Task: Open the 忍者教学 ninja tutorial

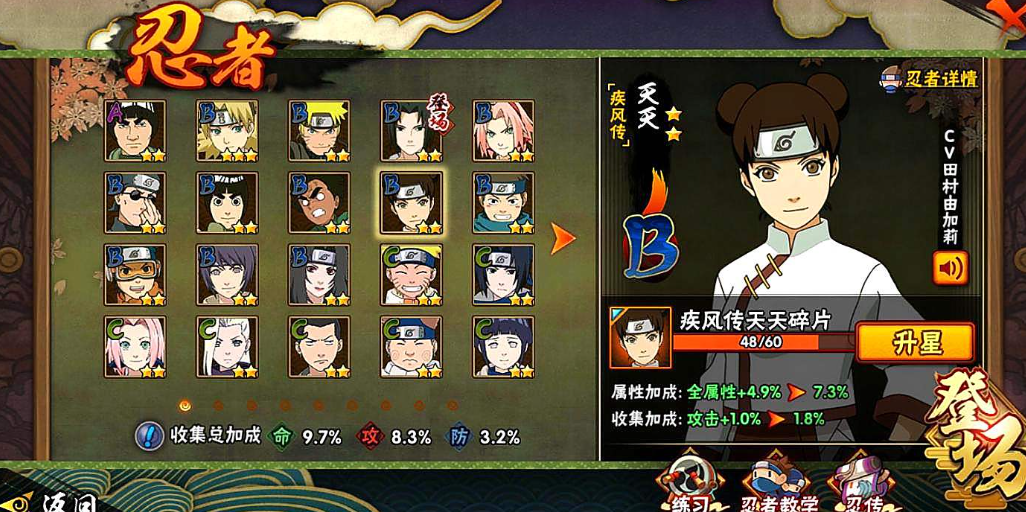Action: tap(780, 484)
